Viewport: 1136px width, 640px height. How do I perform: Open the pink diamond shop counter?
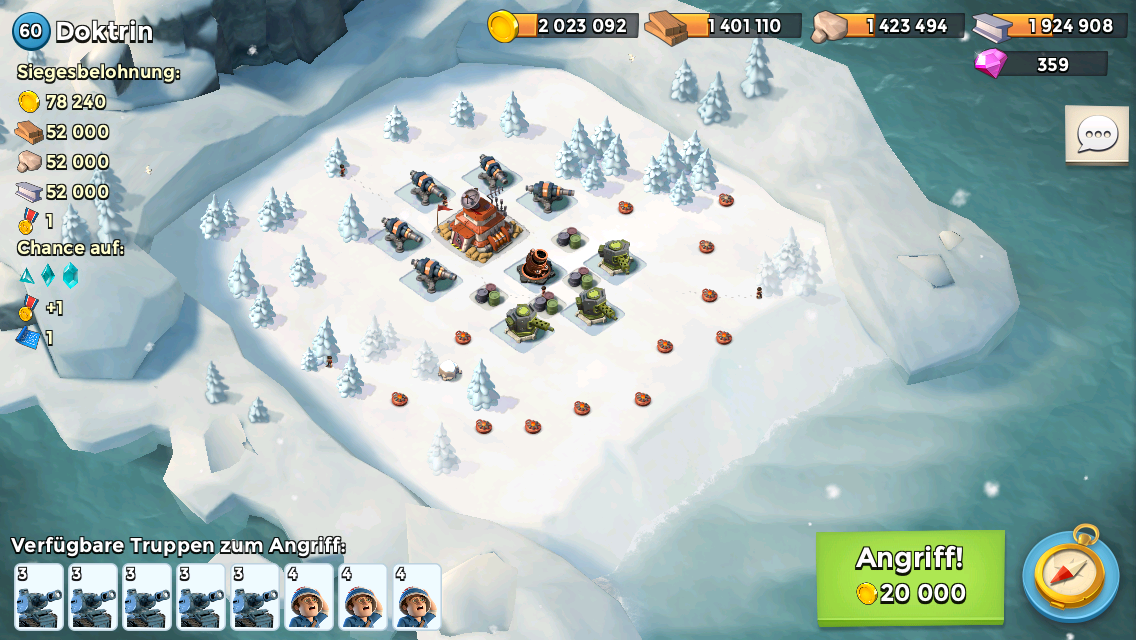1041,64
